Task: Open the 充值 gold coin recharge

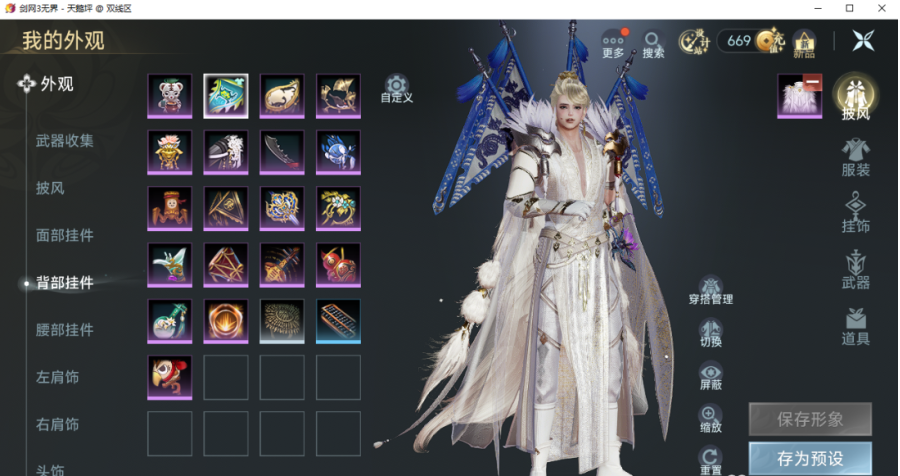Action: [769, 41]
